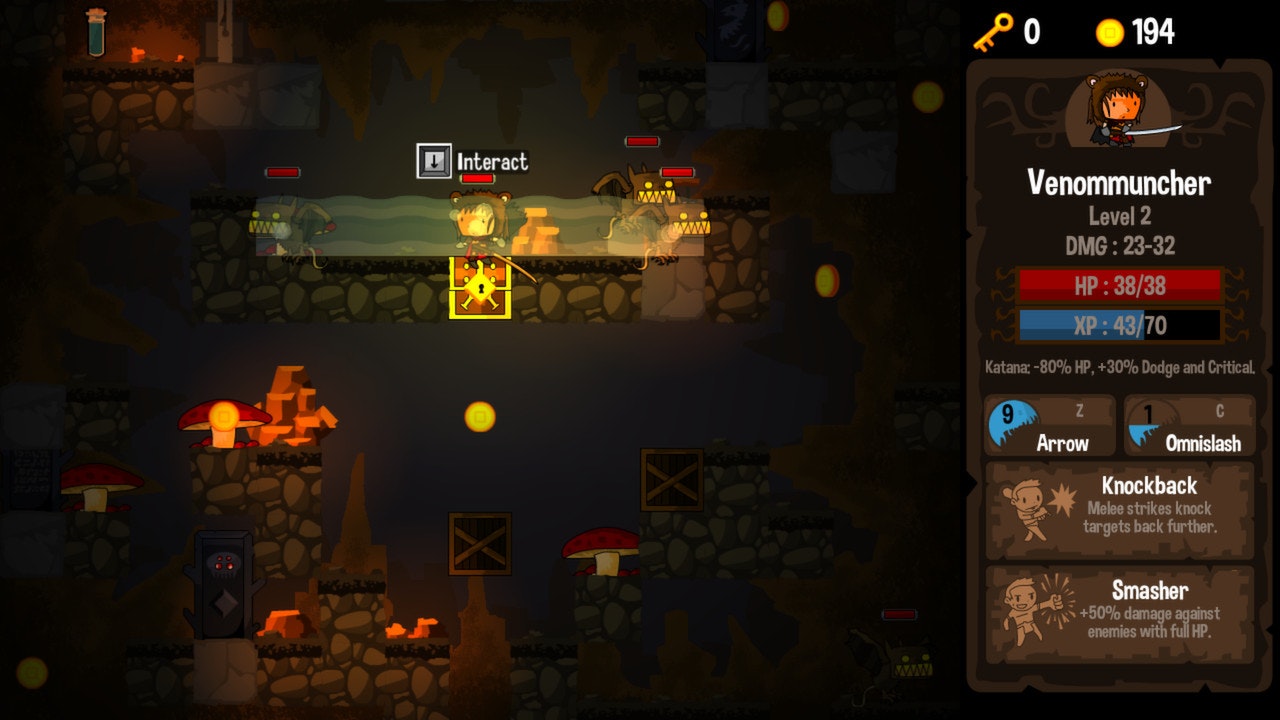The width and height of the screenshot is (1280, 720).
Task: Click the red health bar above the left enemy
Action: [x=283, y=171]
